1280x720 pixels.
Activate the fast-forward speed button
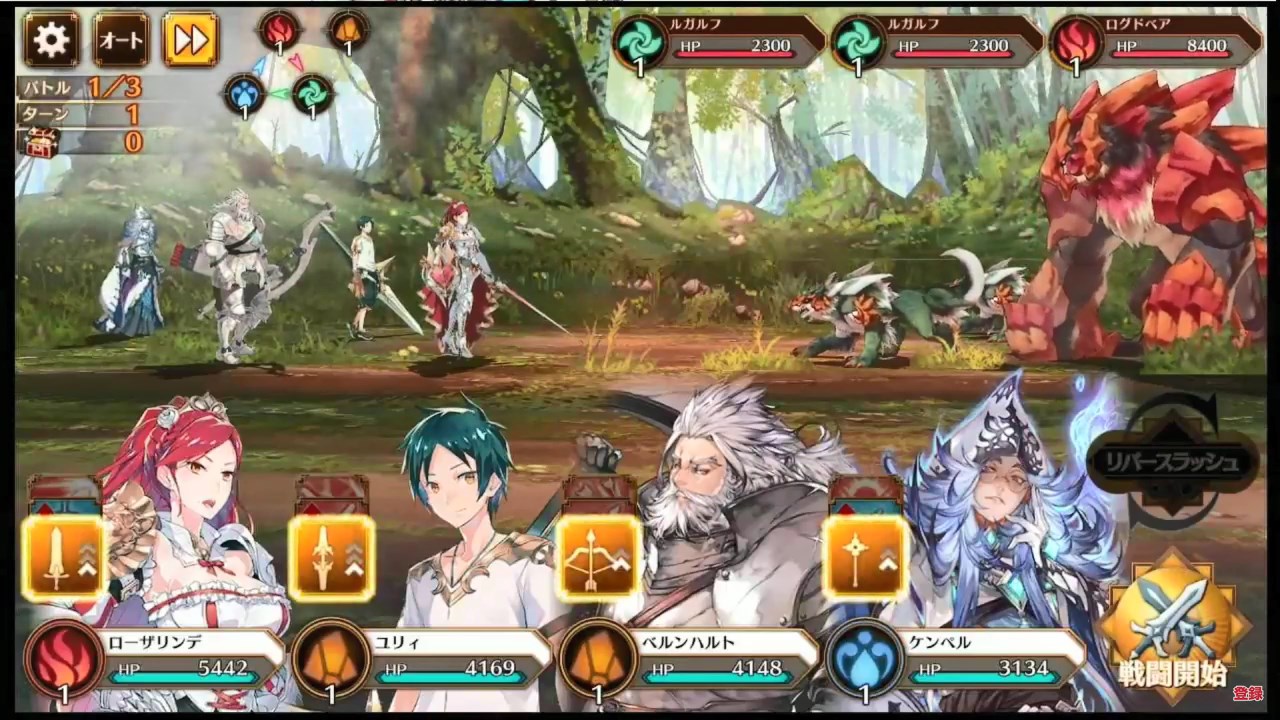click(190, 39)
